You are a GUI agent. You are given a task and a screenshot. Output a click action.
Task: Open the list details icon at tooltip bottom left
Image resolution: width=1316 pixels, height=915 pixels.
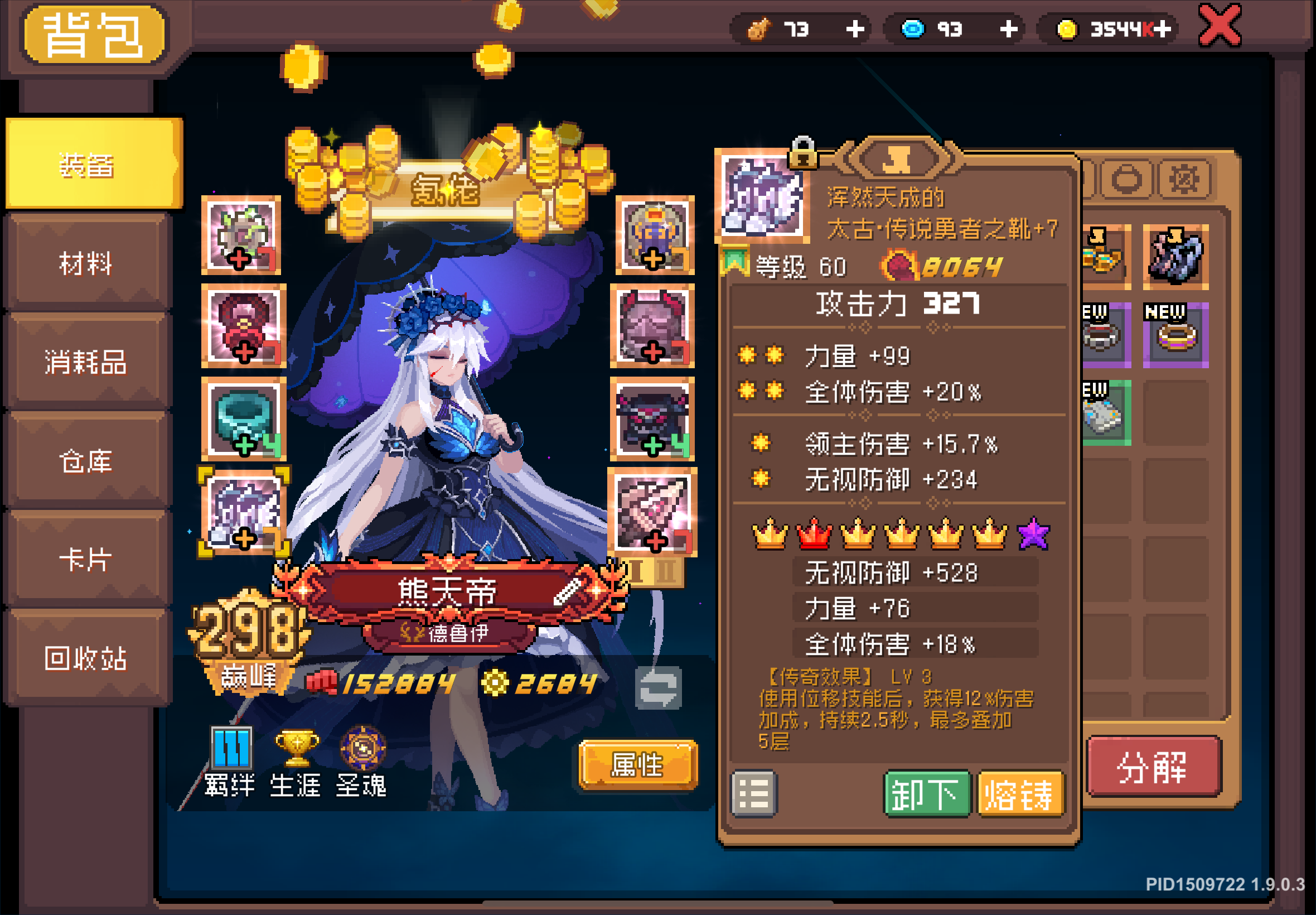click(x=755, y=794)
